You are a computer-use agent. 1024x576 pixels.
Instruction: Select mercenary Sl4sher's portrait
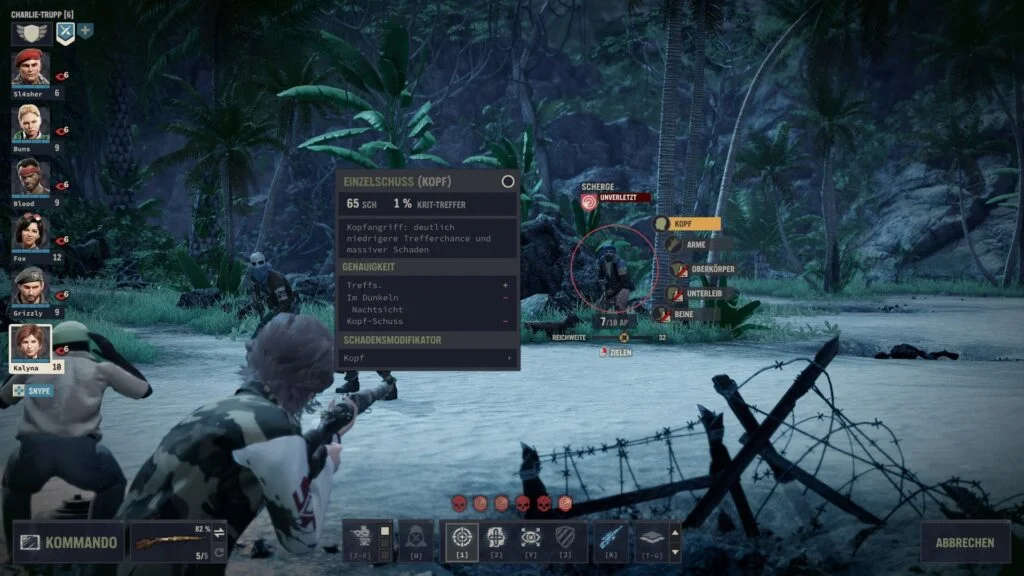point(30,69)
